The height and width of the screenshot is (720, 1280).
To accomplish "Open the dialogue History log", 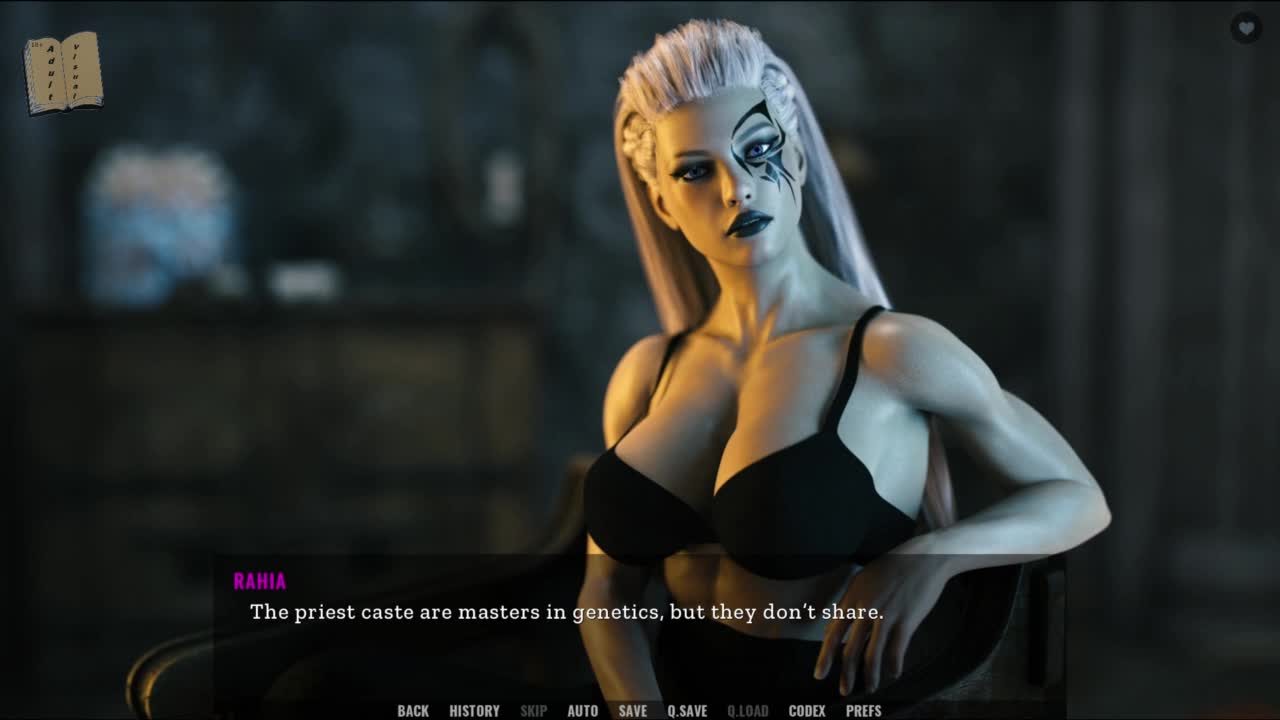I will coord(474,711).
